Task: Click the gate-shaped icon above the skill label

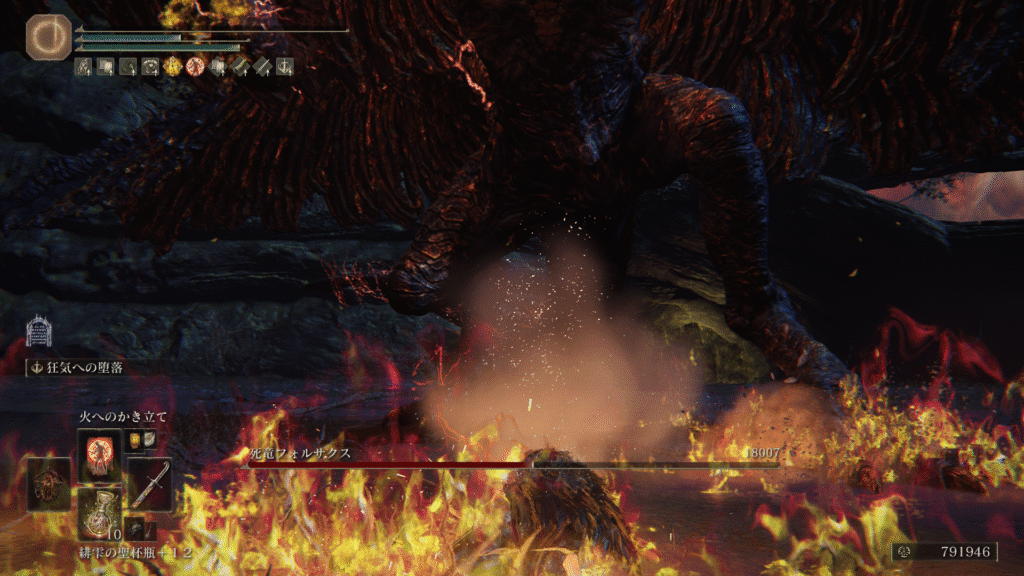Action: 39,332
